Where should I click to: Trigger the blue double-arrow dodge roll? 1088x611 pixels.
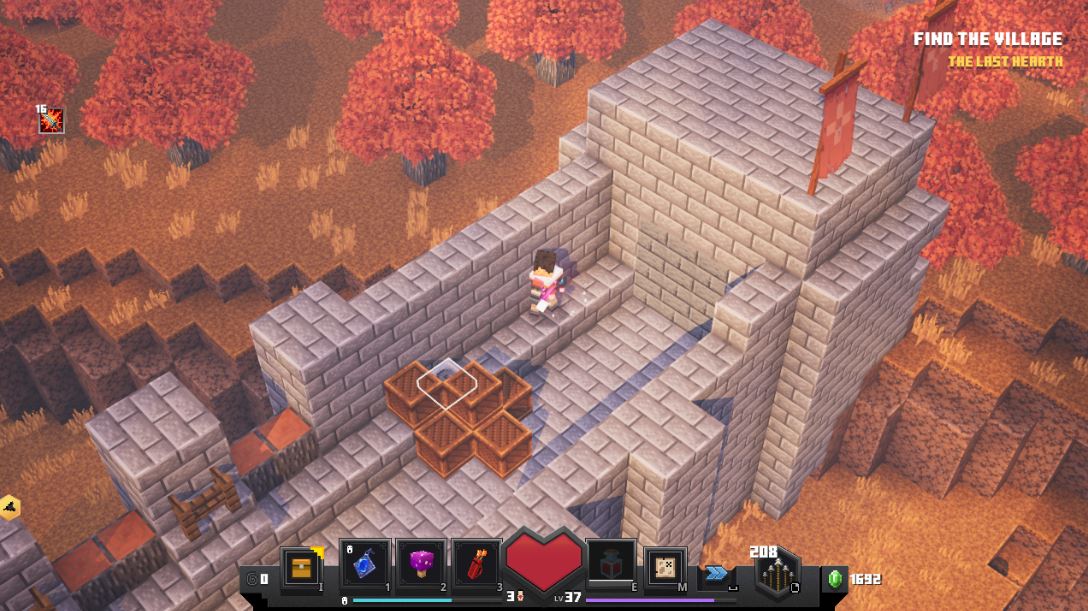click(x=716, y=573)
